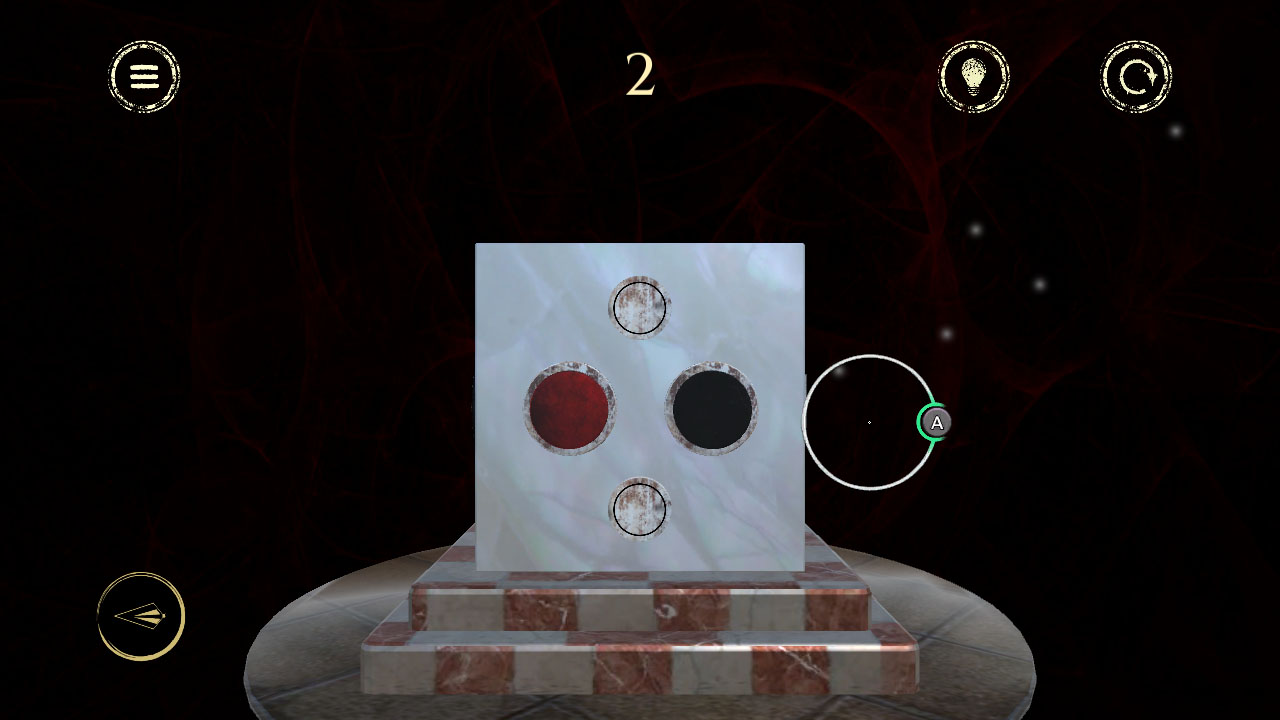Request a hint with the lightbulb icon

pyautogui.click(x=973, y=77)
